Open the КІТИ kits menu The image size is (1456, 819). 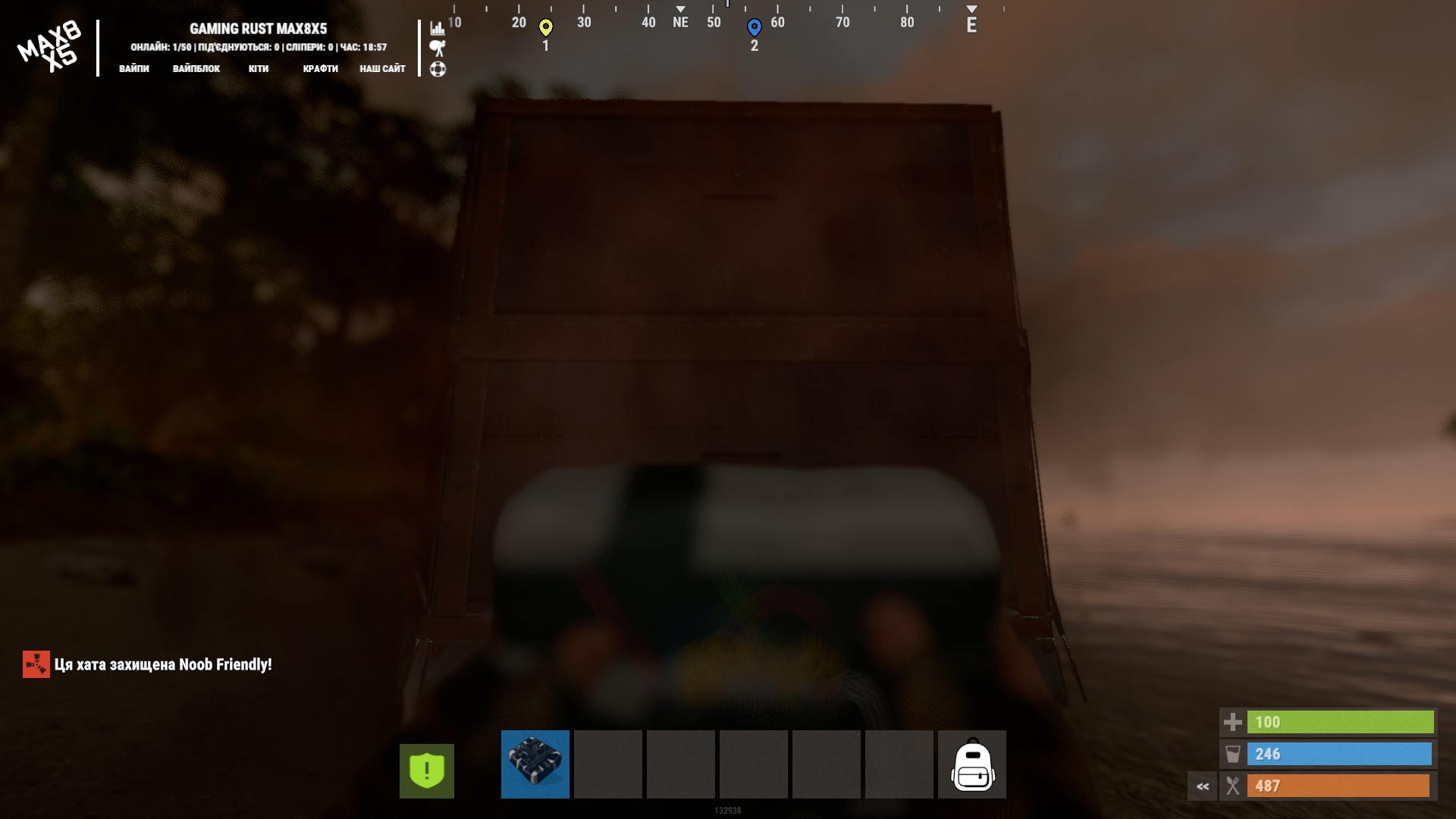259,68
